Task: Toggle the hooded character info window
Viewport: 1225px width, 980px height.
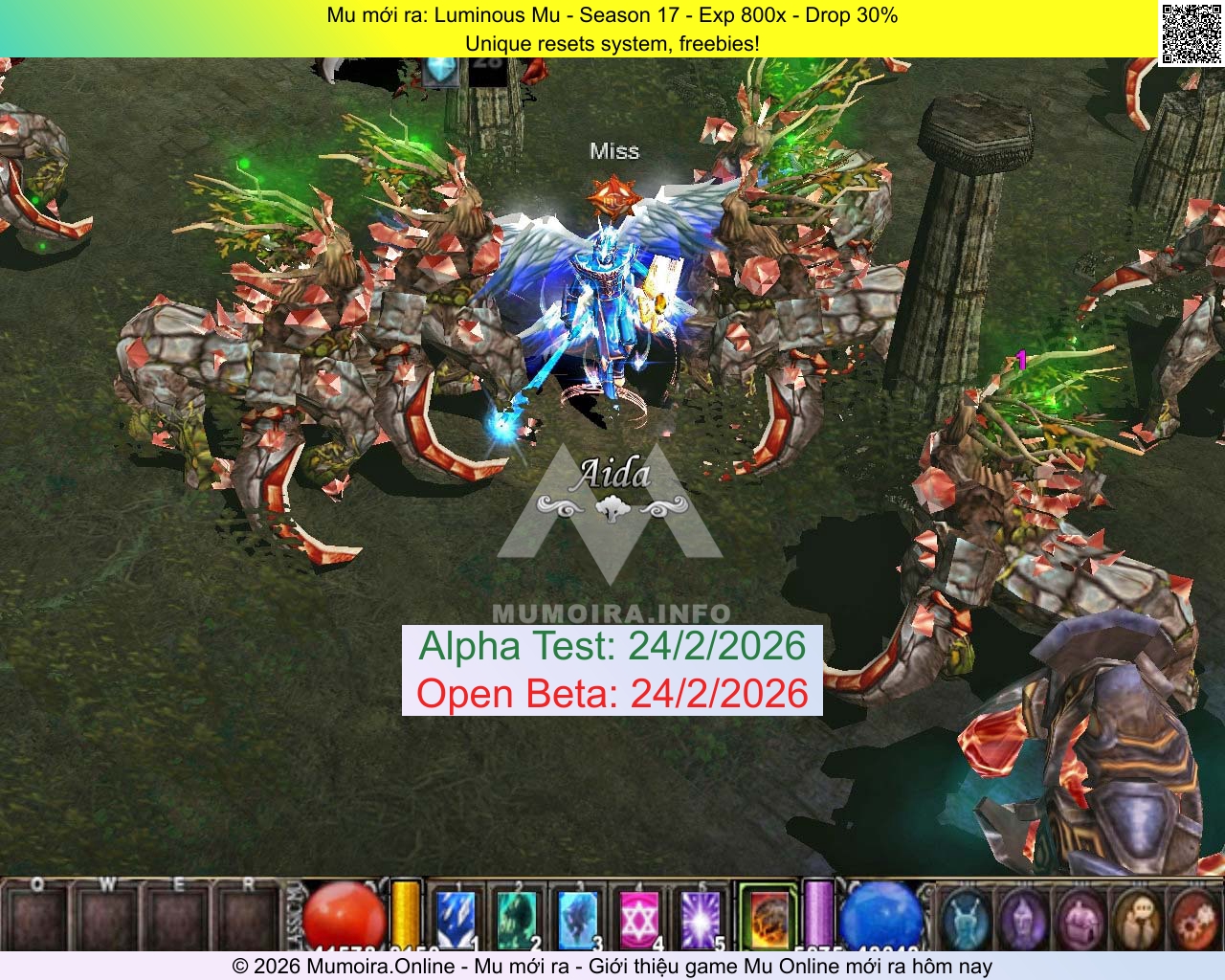Action: 1022,919
